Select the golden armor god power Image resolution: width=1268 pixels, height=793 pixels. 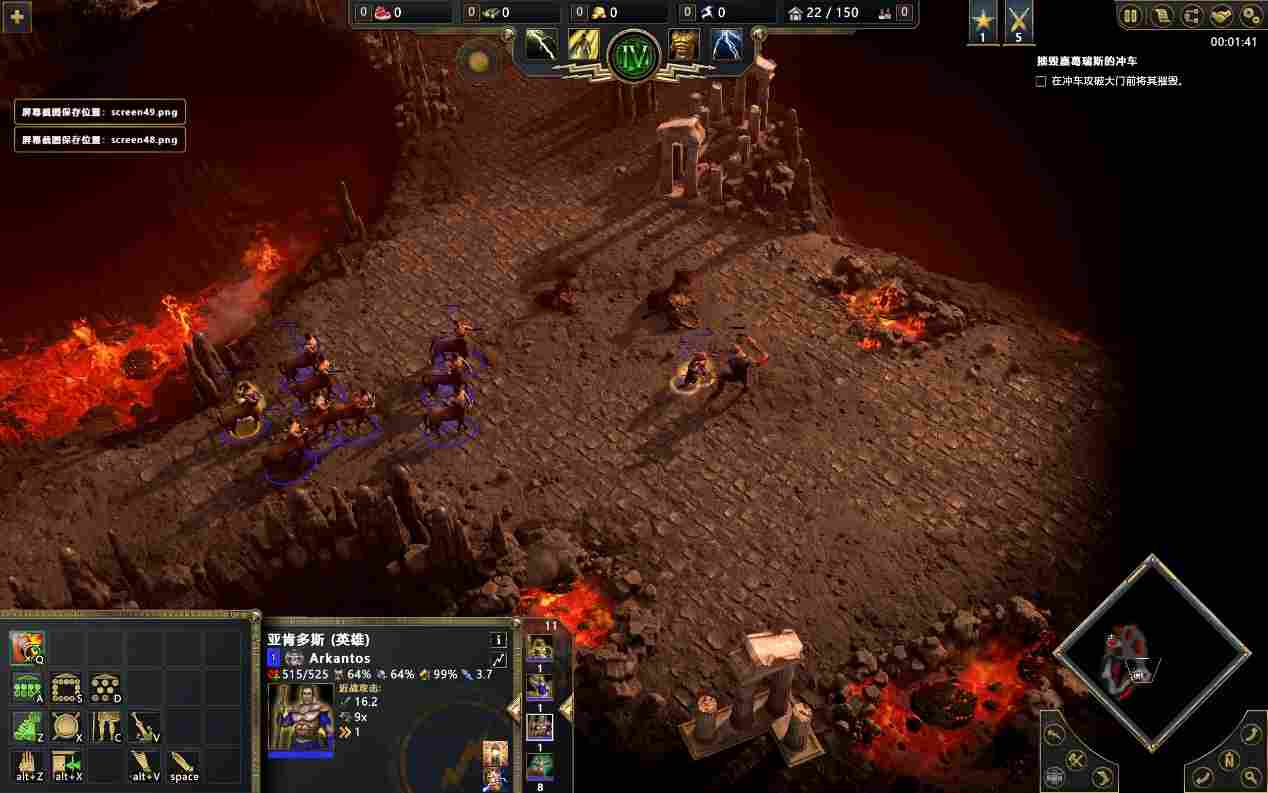click(684, 44)
